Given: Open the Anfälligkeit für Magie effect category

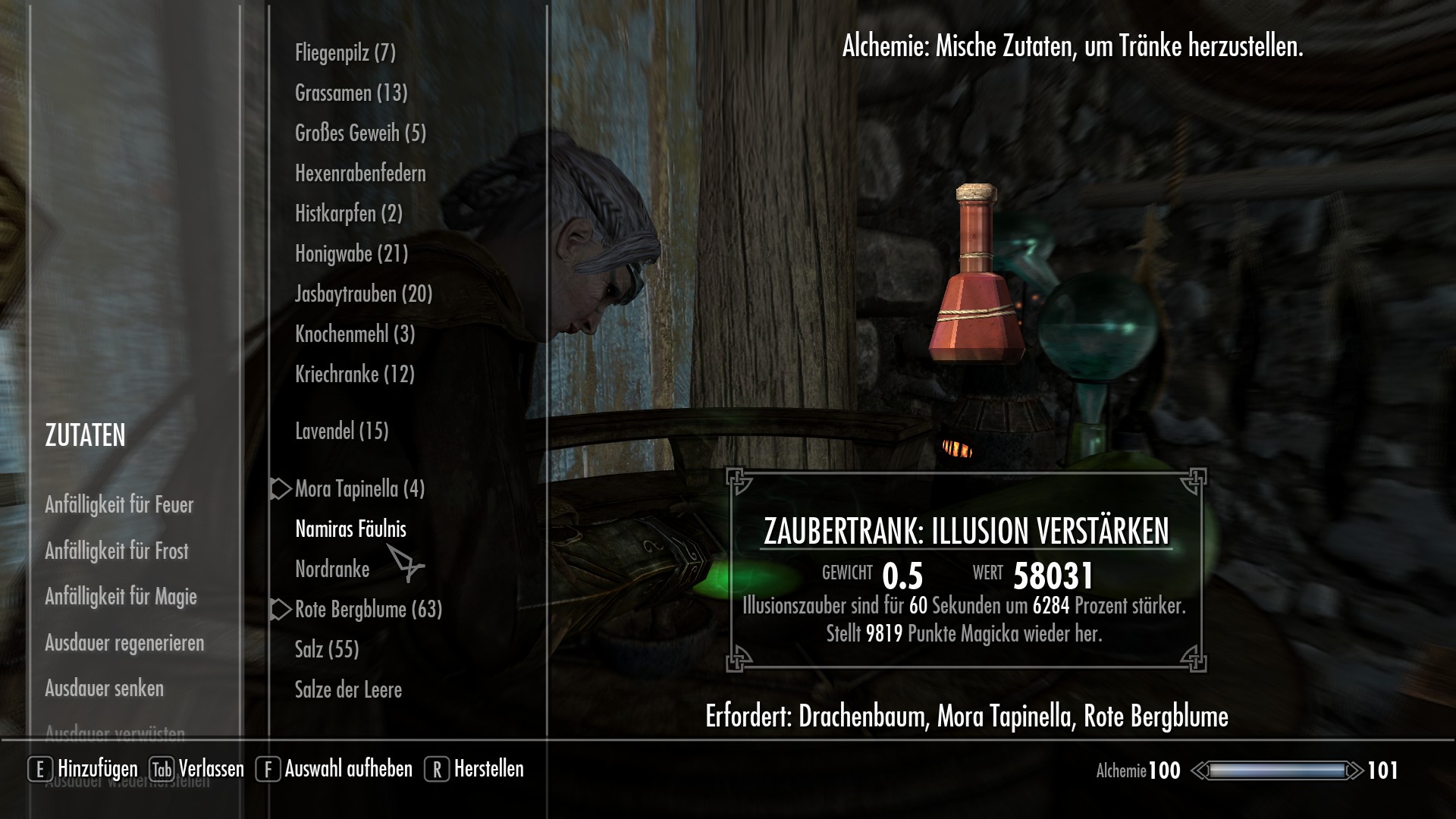Looking at the screenshot, I should (x=121, y=597).
